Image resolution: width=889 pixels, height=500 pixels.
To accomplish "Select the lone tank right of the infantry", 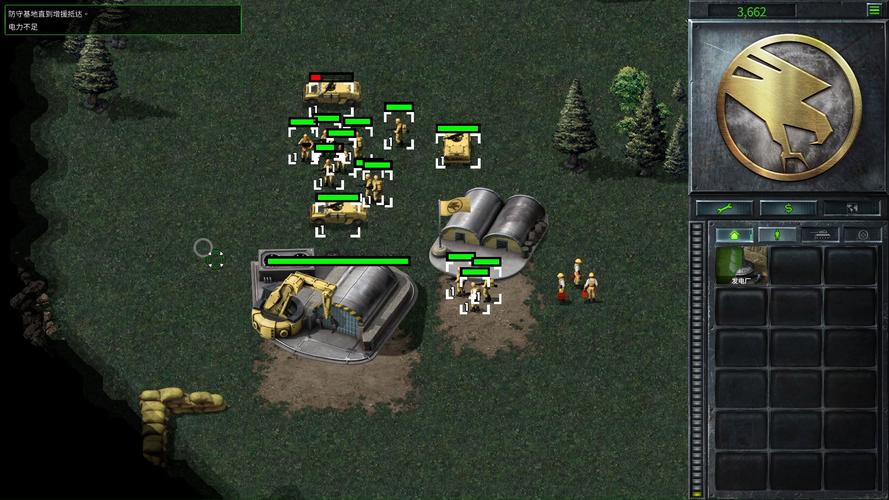I will [458, 148].
